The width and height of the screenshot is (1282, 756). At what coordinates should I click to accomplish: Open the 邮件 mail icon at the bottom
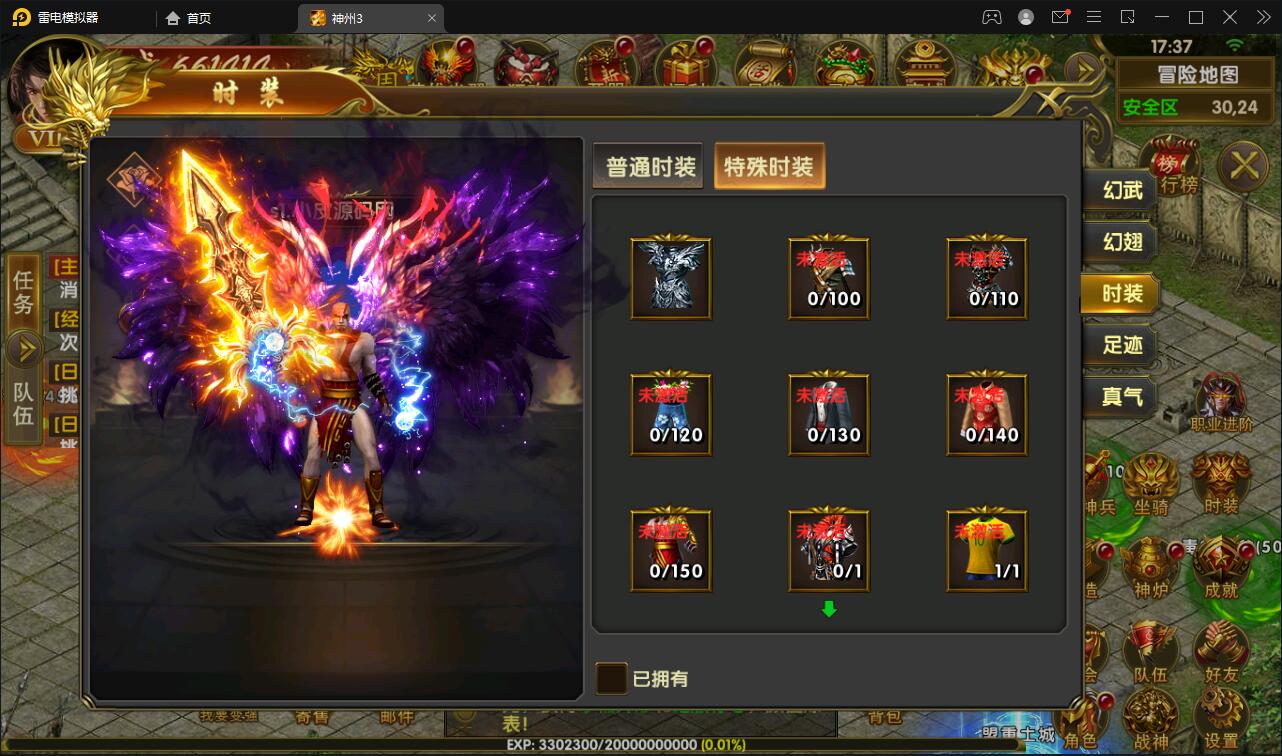[396, 717]
